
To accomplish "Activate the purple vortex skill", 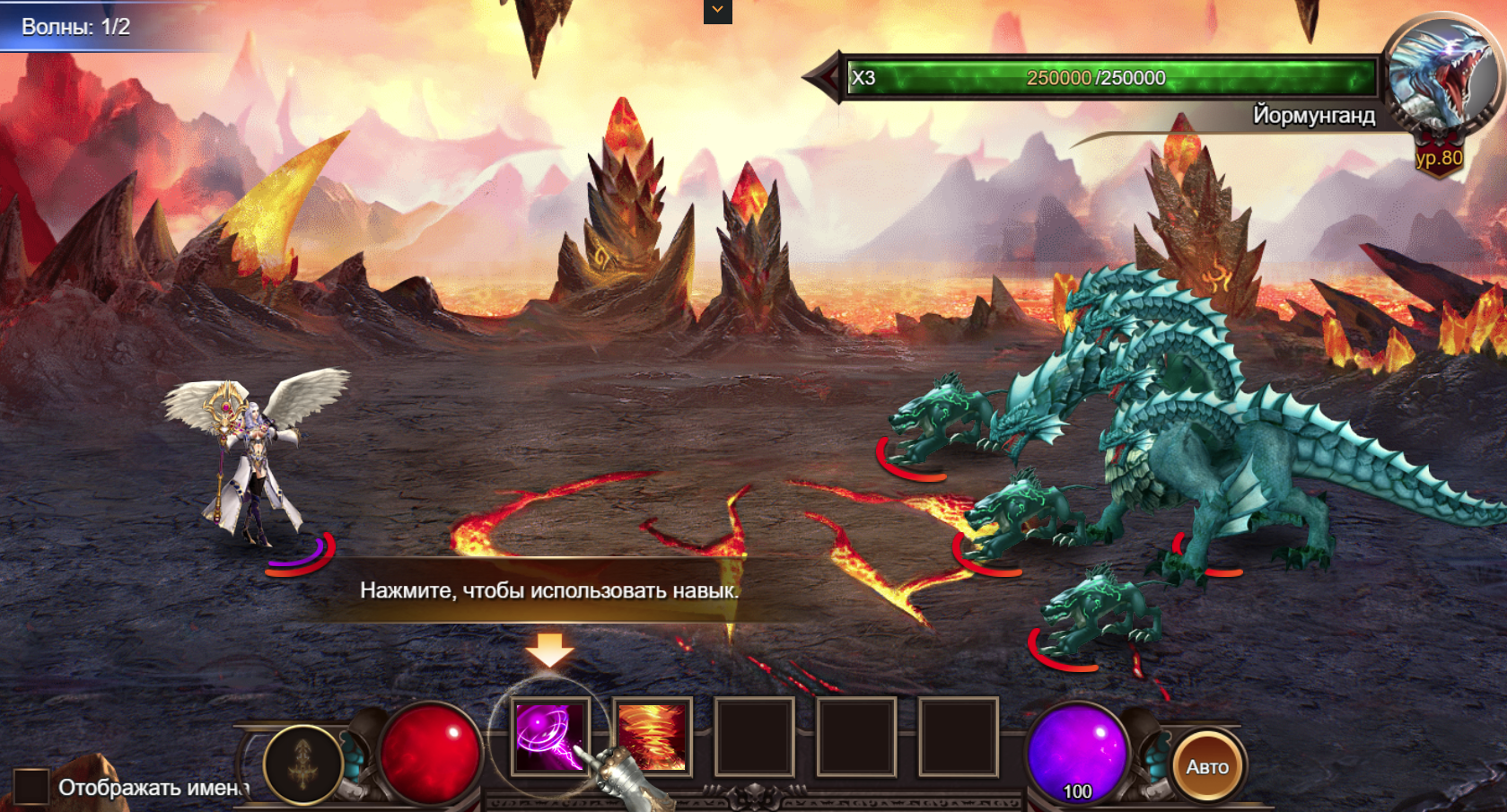I will [550, 738].
